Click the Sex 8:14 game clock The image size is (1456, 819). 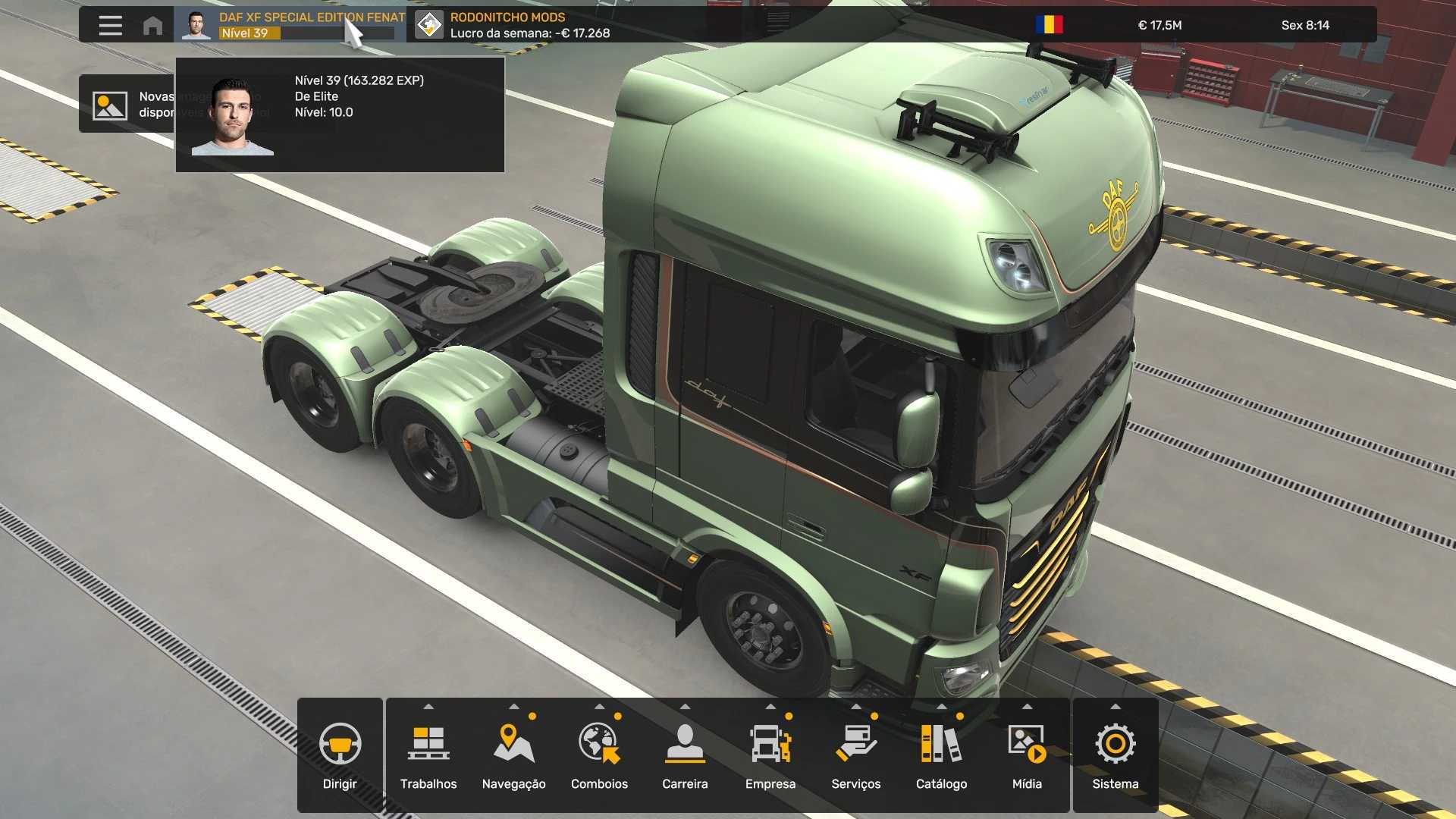pyautogui.click(x=1305, y=25)
